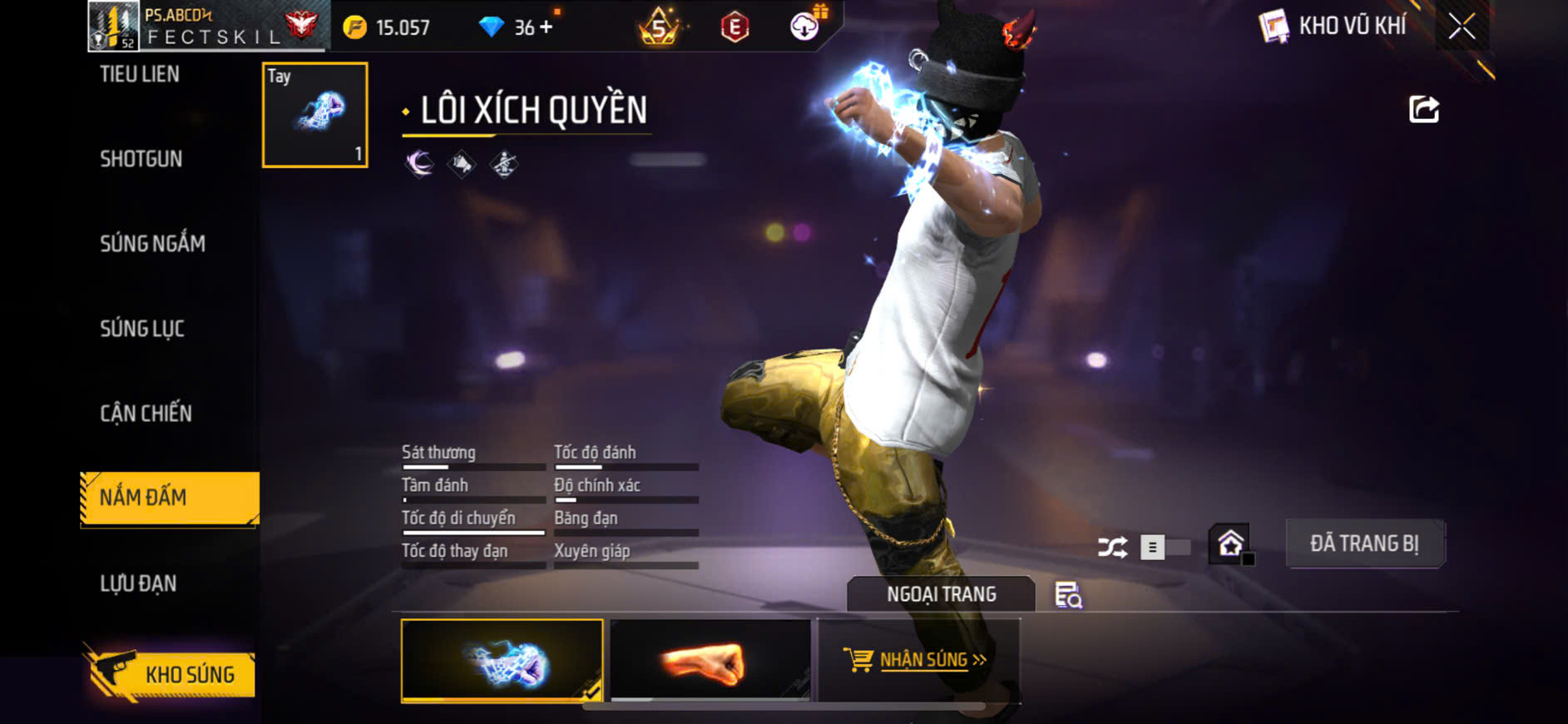
Task: Click the Đã Trang Bị button
Action: coord(1364,544)
